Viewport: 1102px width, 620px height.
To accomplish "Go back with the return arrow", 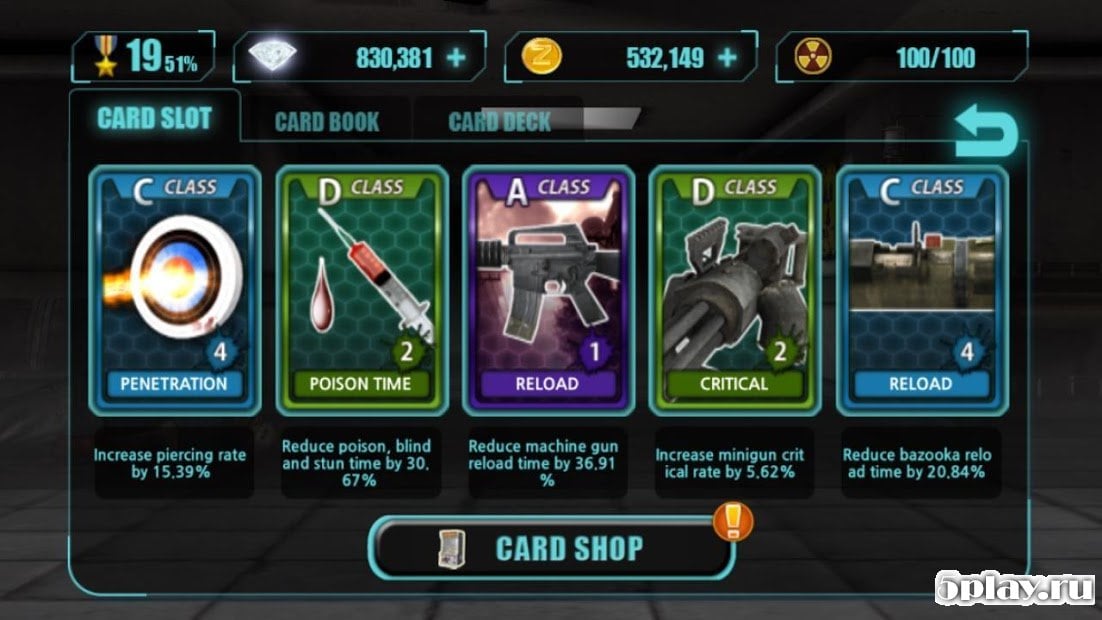I will [x=985, y=135].
